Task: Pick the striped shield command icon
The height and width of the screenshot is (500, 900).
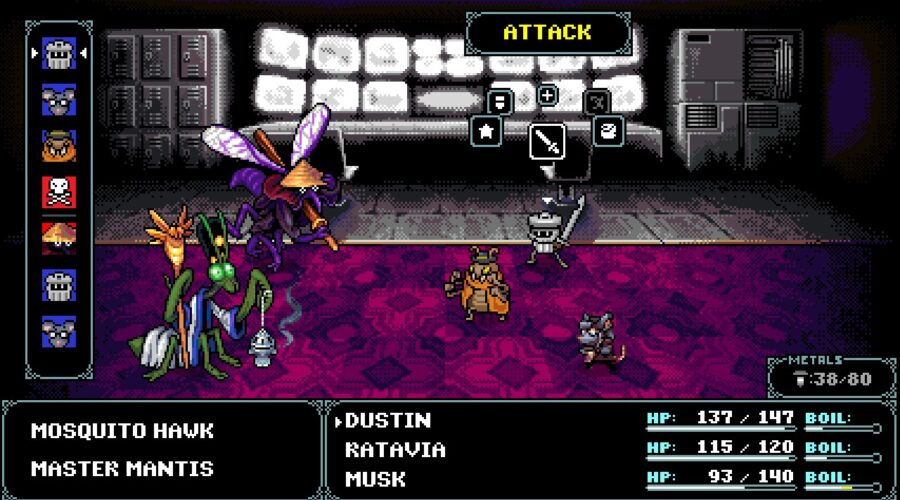Action: pyautogui.click(x=498, y=102)
